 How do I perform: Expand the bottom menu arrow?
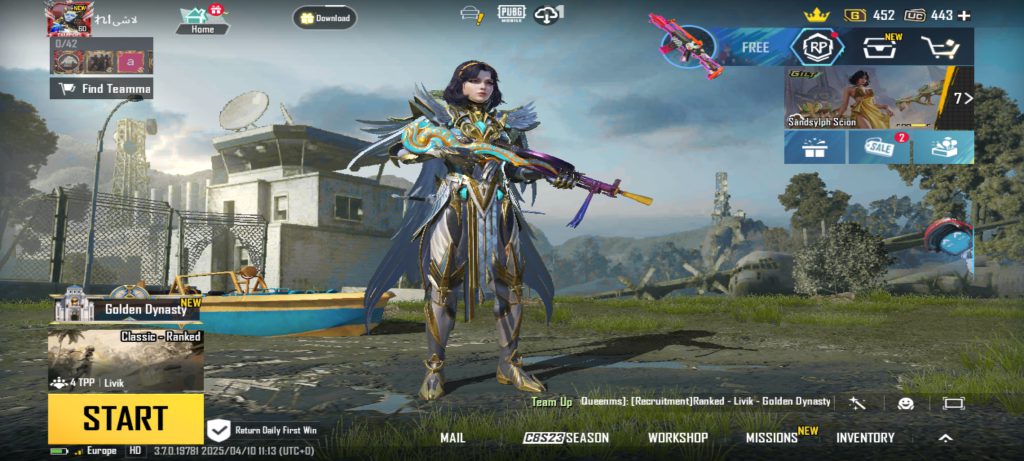pos(945,437)
